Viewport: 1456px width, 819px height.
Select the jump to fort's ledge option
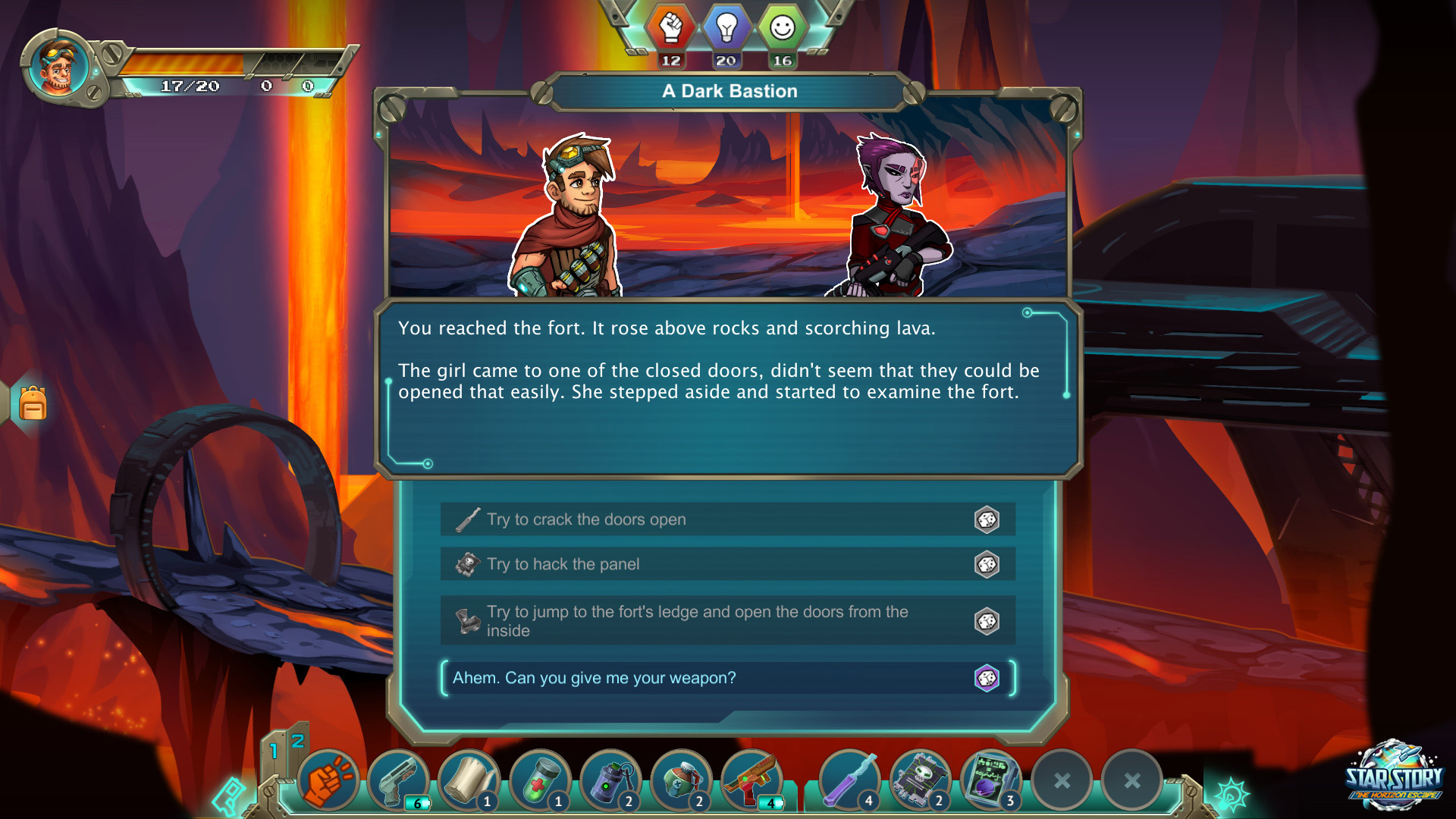pyautogui.click(x=682, y=620)
